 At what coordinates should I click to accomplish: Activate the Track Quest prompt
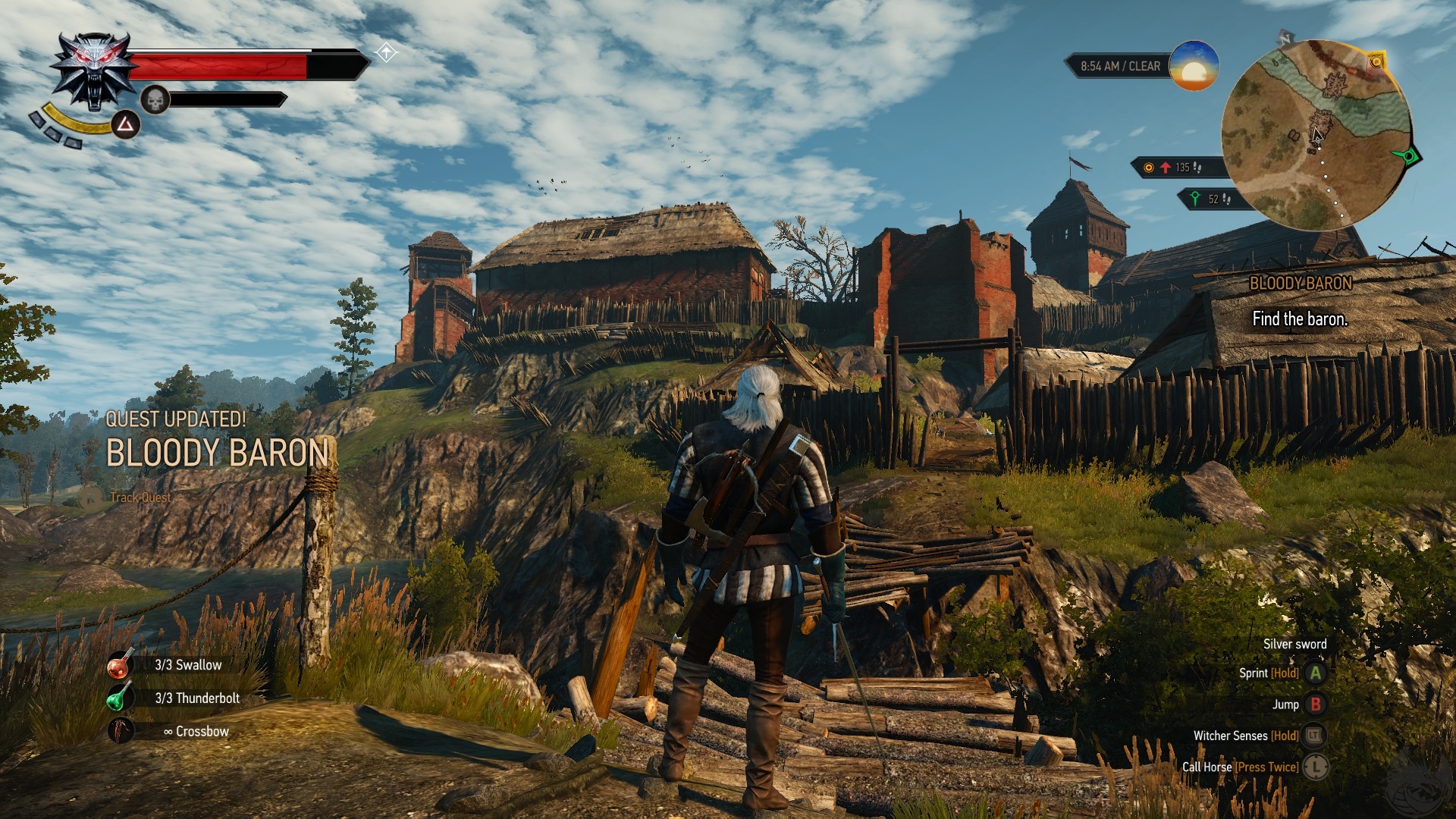point(140,497)
